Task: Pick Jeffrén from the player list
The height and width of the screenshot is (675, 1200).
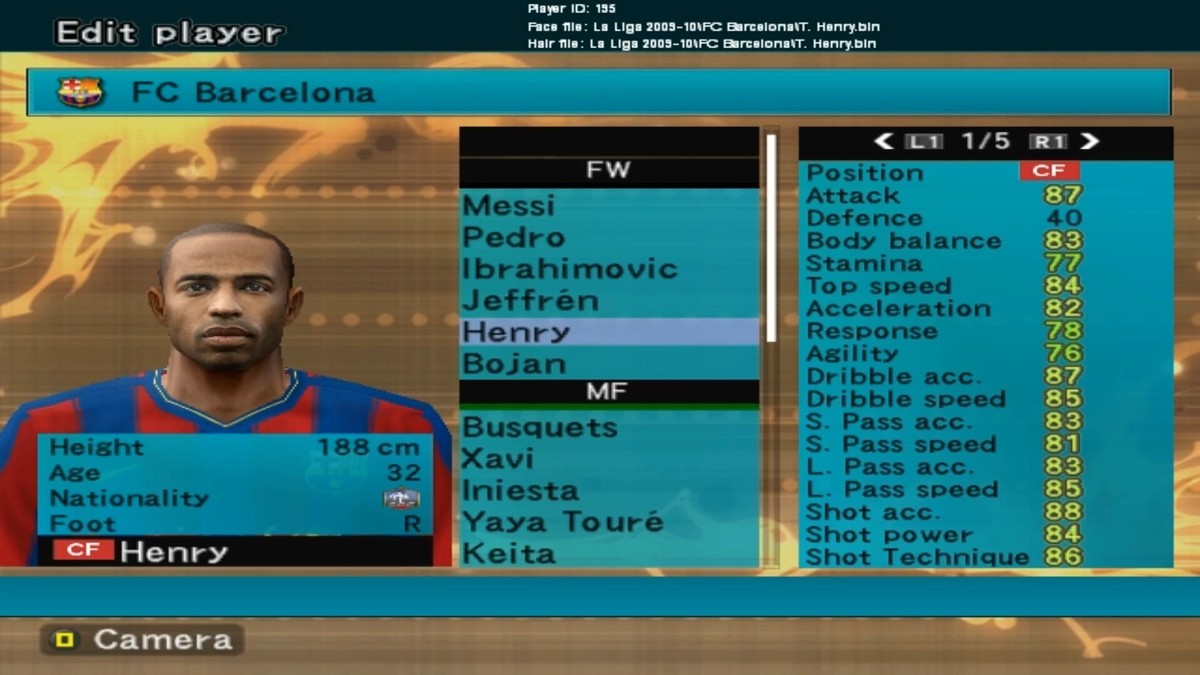Action: point(608,300)
